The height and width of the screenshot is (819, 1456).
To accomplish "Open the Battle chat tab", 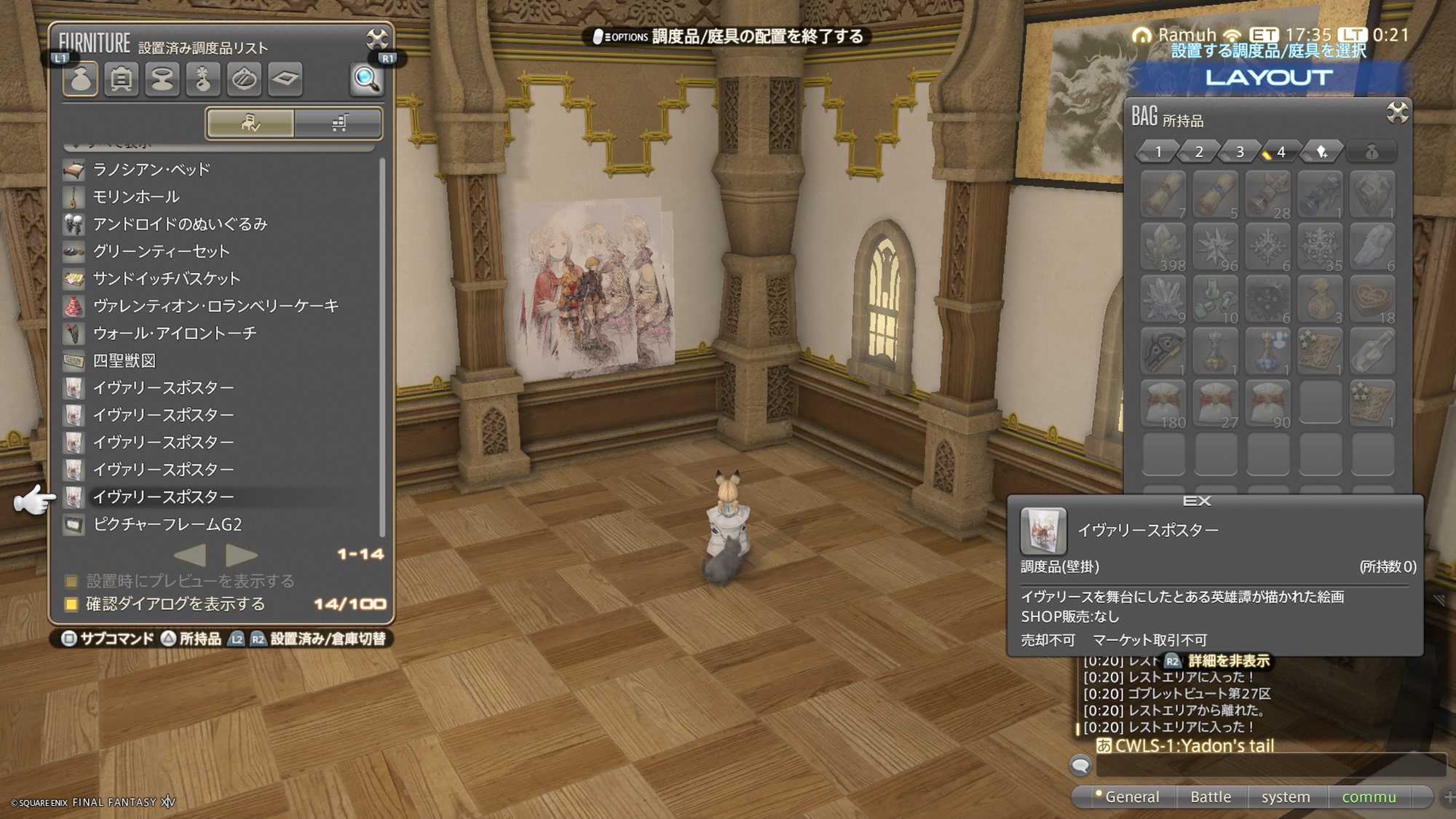I will pos(1211,797).
